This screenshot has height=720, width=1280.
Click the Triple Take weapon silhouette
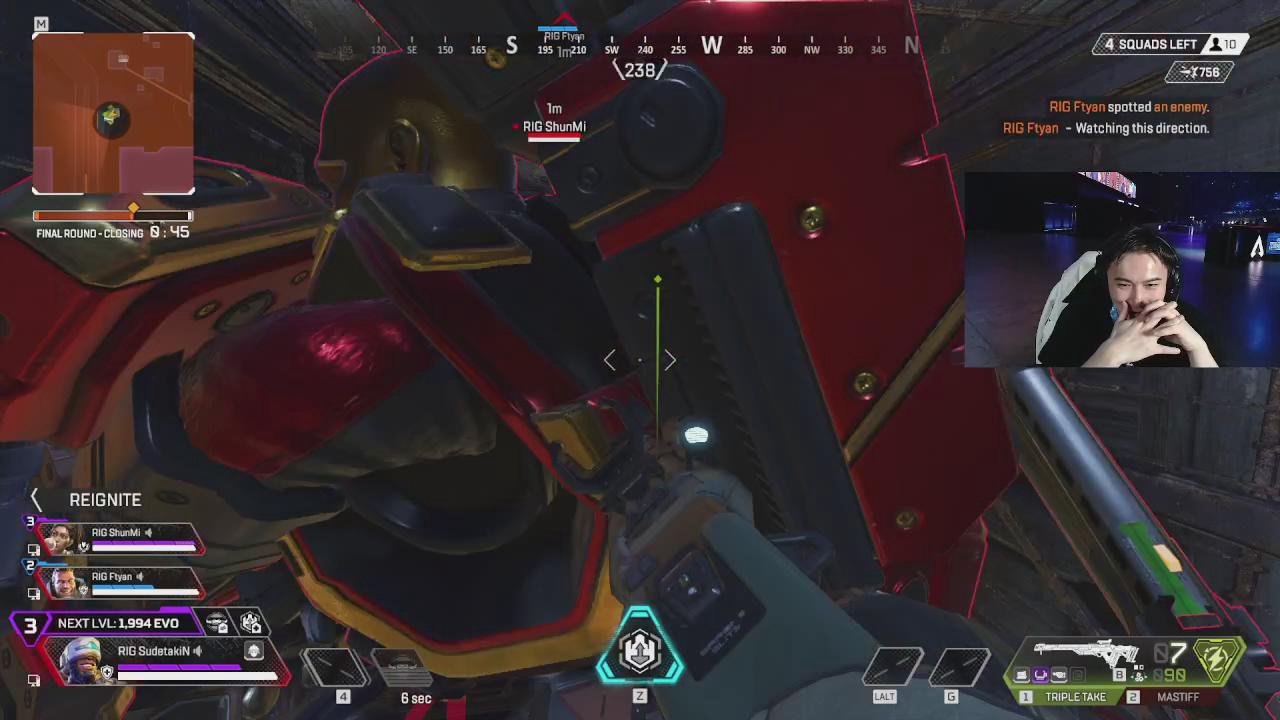tap(1088, 653)
